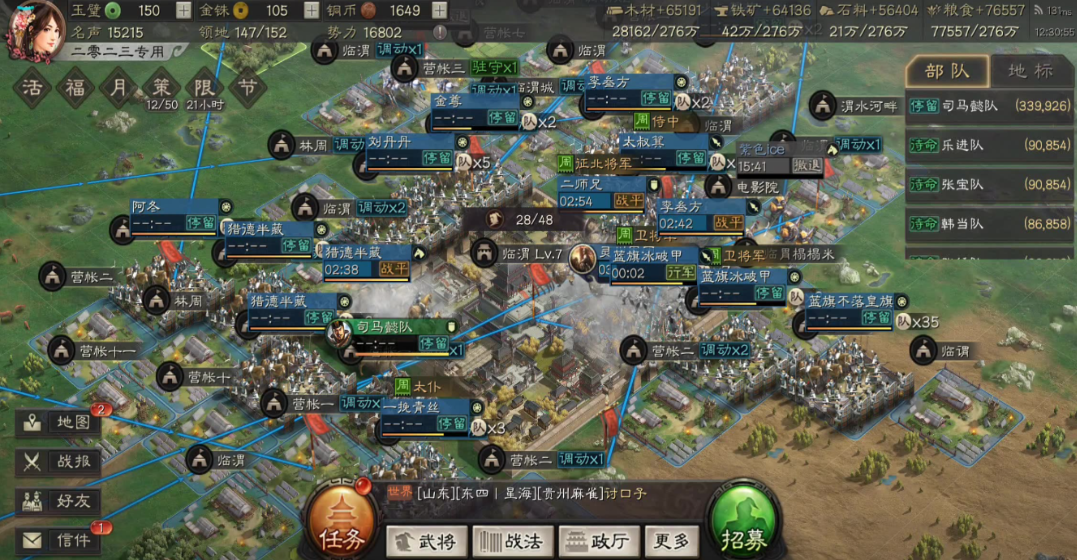Viewport: 1077px width, 560px height.
Task: Show 更多 additional options
Action: pos(671,541)
